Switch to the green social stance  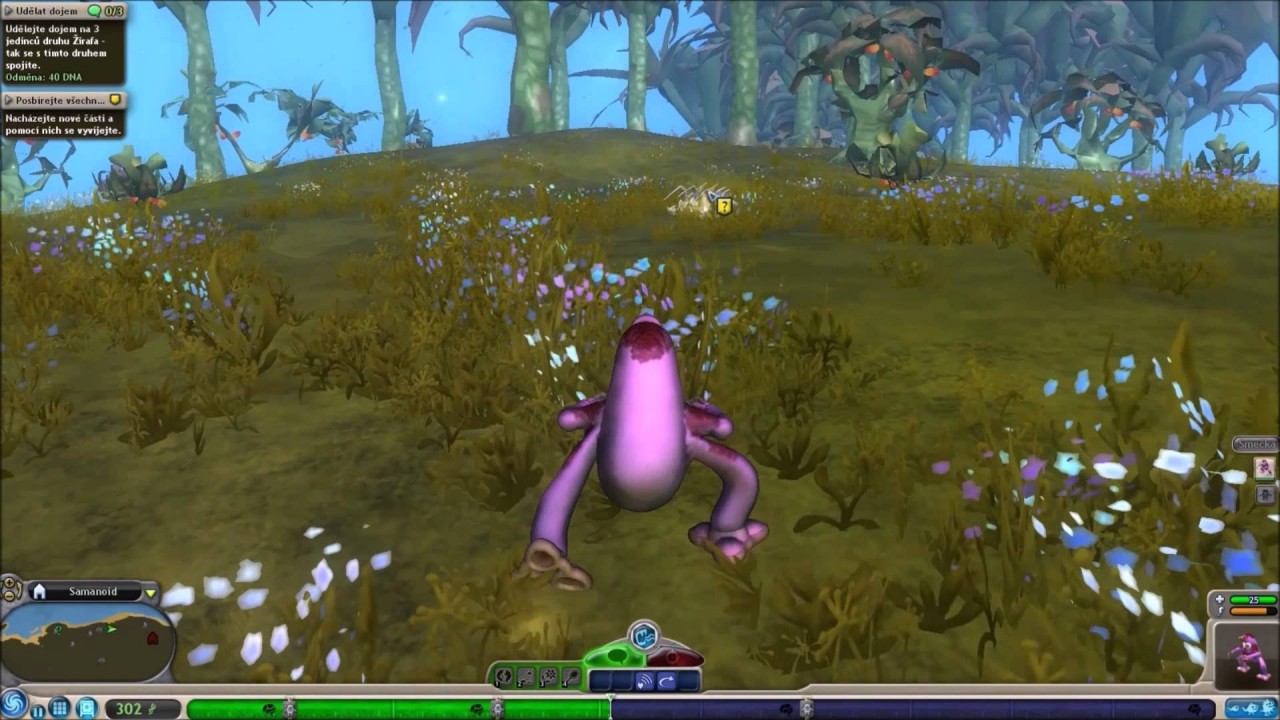(618, 657)
